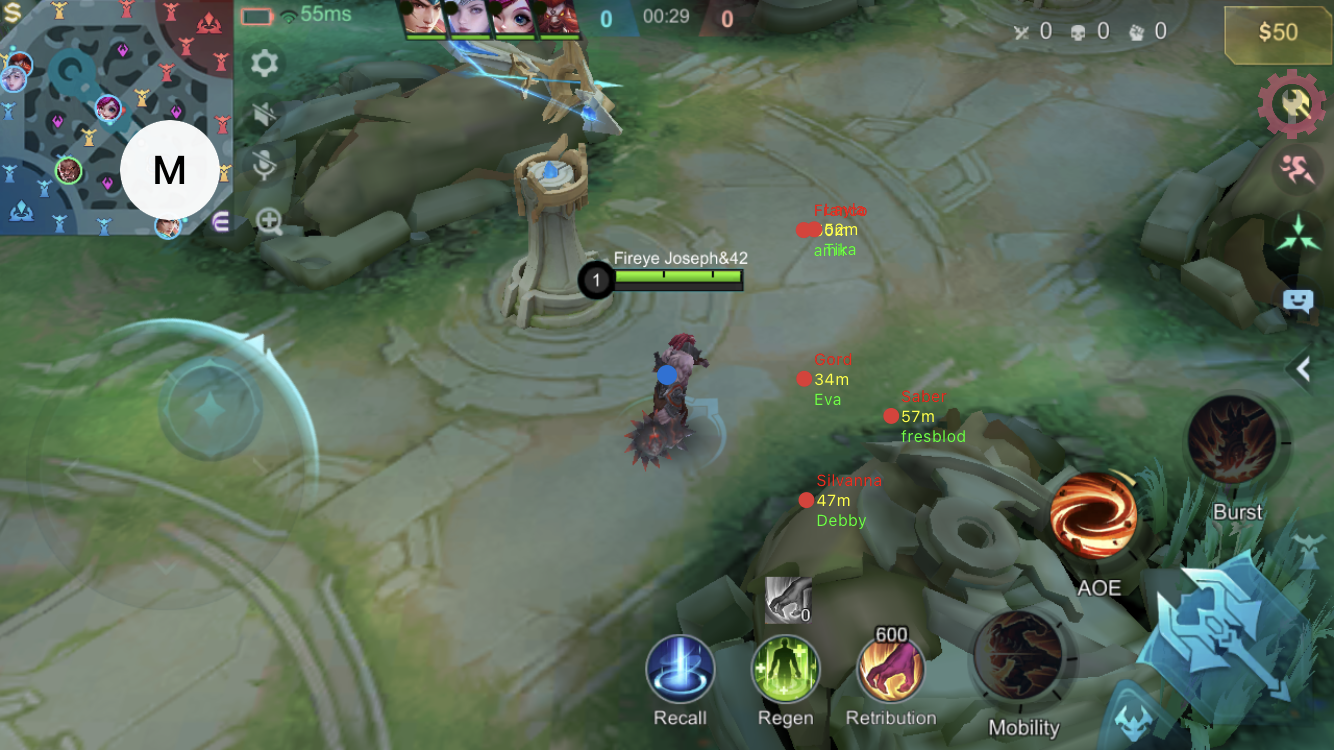
Task: Open the settings gear icon
Action: 264,64
